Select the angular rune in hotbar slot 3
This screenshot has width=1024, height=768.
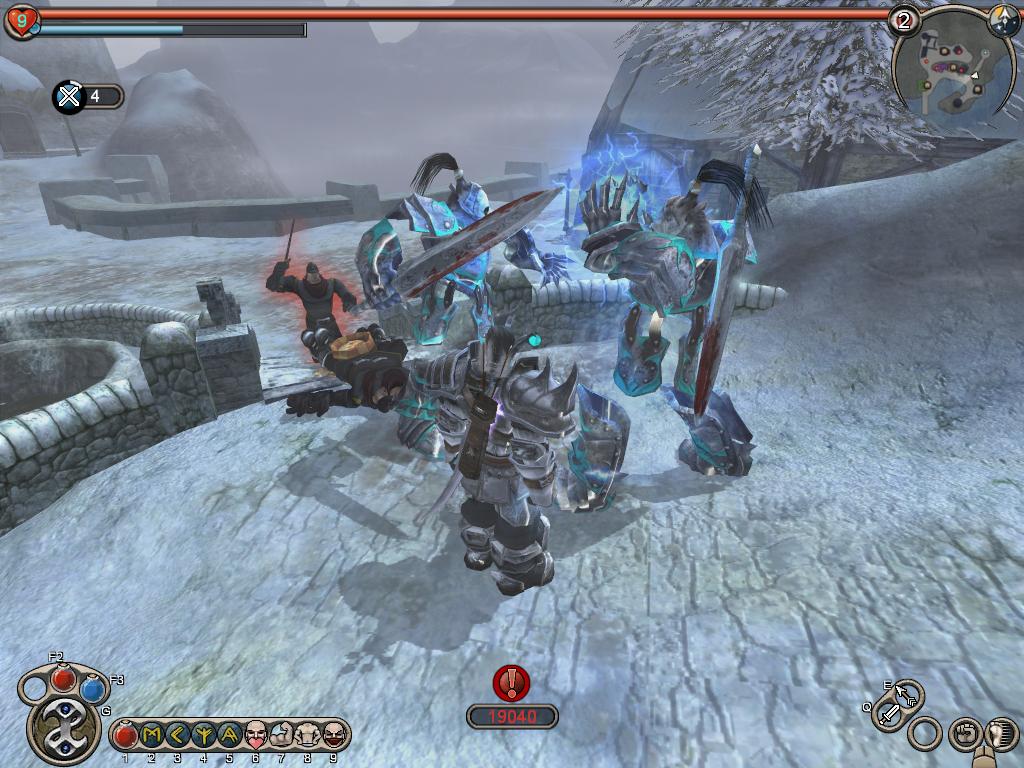pos(177,735)
